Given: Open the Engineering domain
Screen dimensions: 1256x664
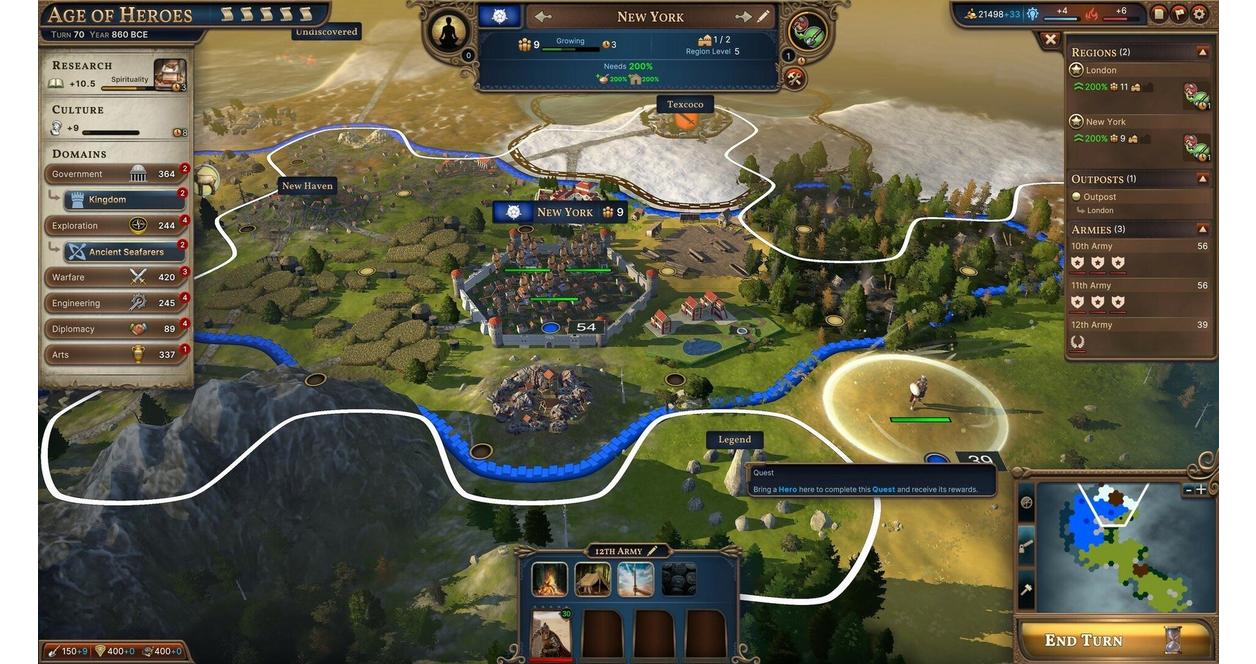Looking at the screenshot, I should 115,303.
